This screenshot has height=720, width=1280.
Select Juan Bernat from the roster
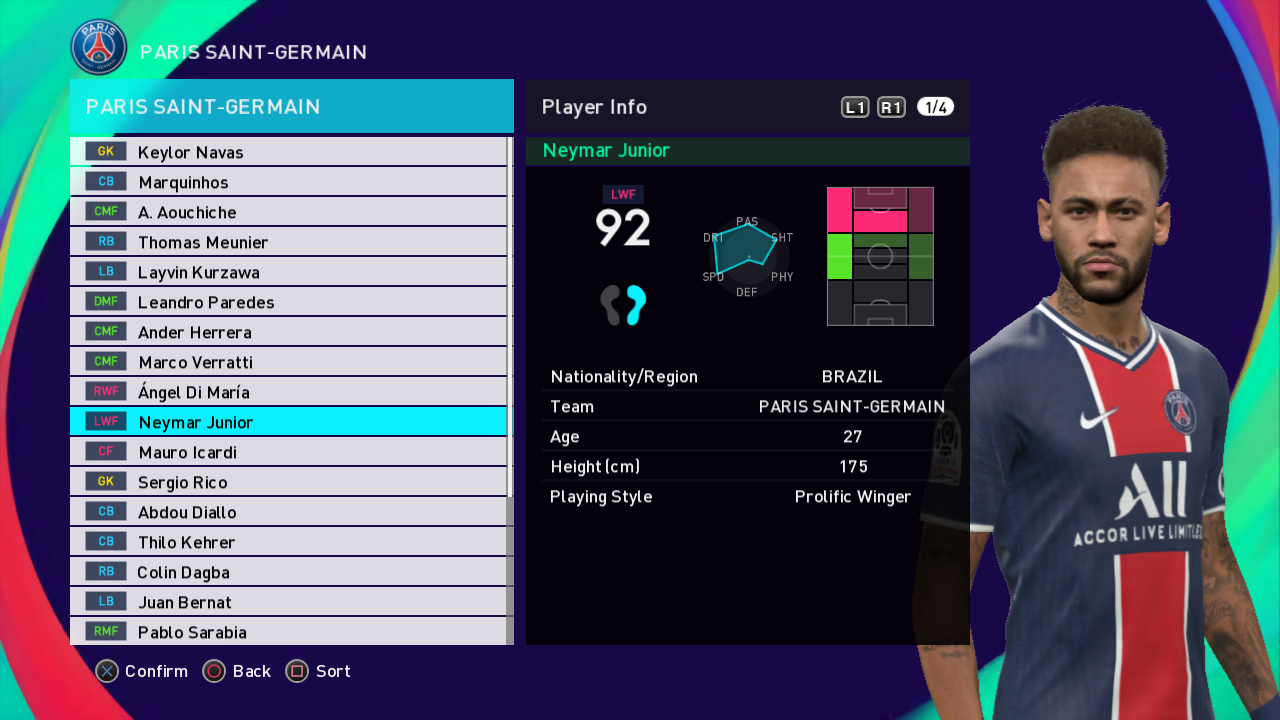pos(288,602)
